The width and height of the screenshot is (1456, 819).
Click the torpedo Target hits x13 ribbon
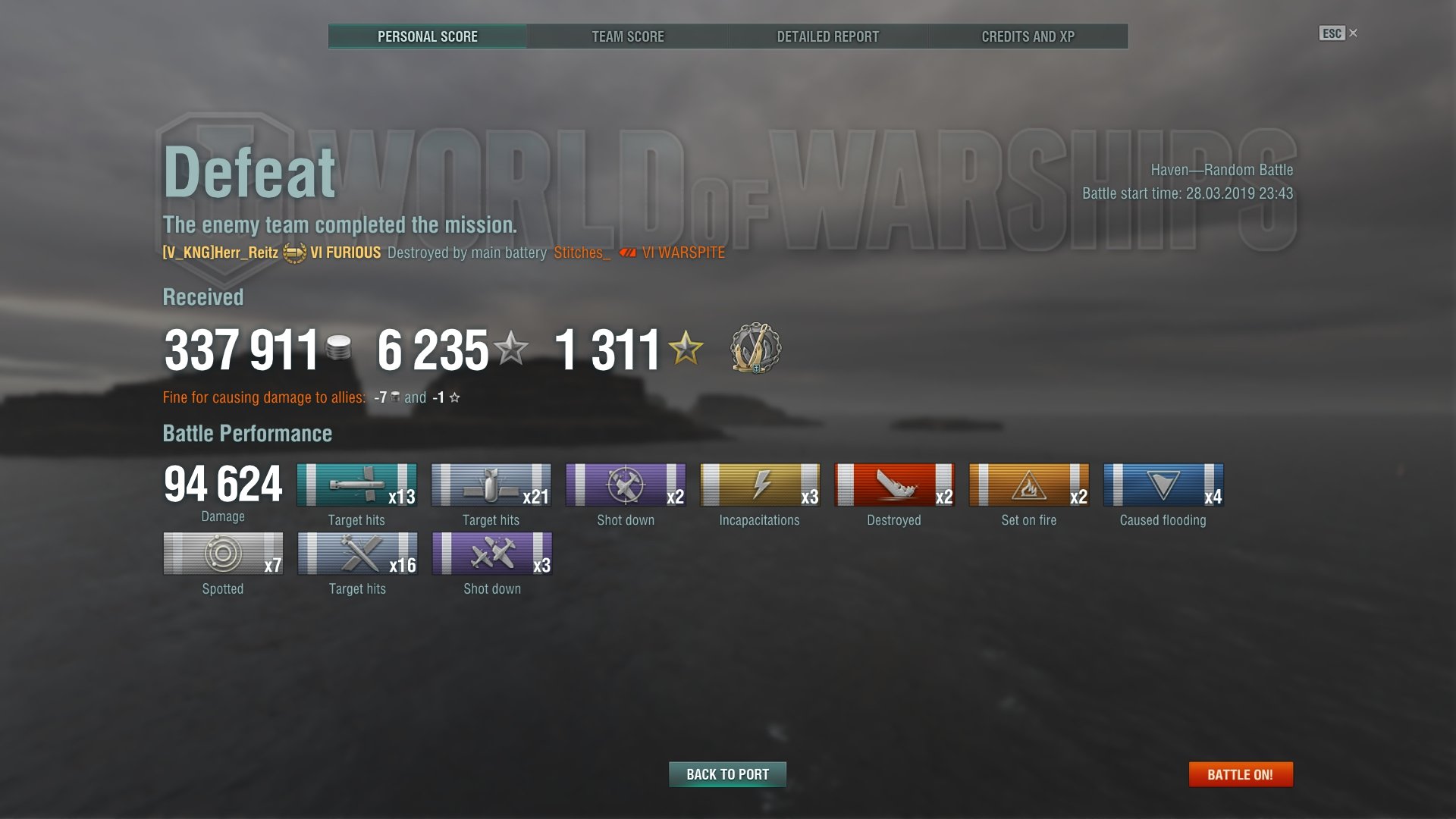coord(356,485)
